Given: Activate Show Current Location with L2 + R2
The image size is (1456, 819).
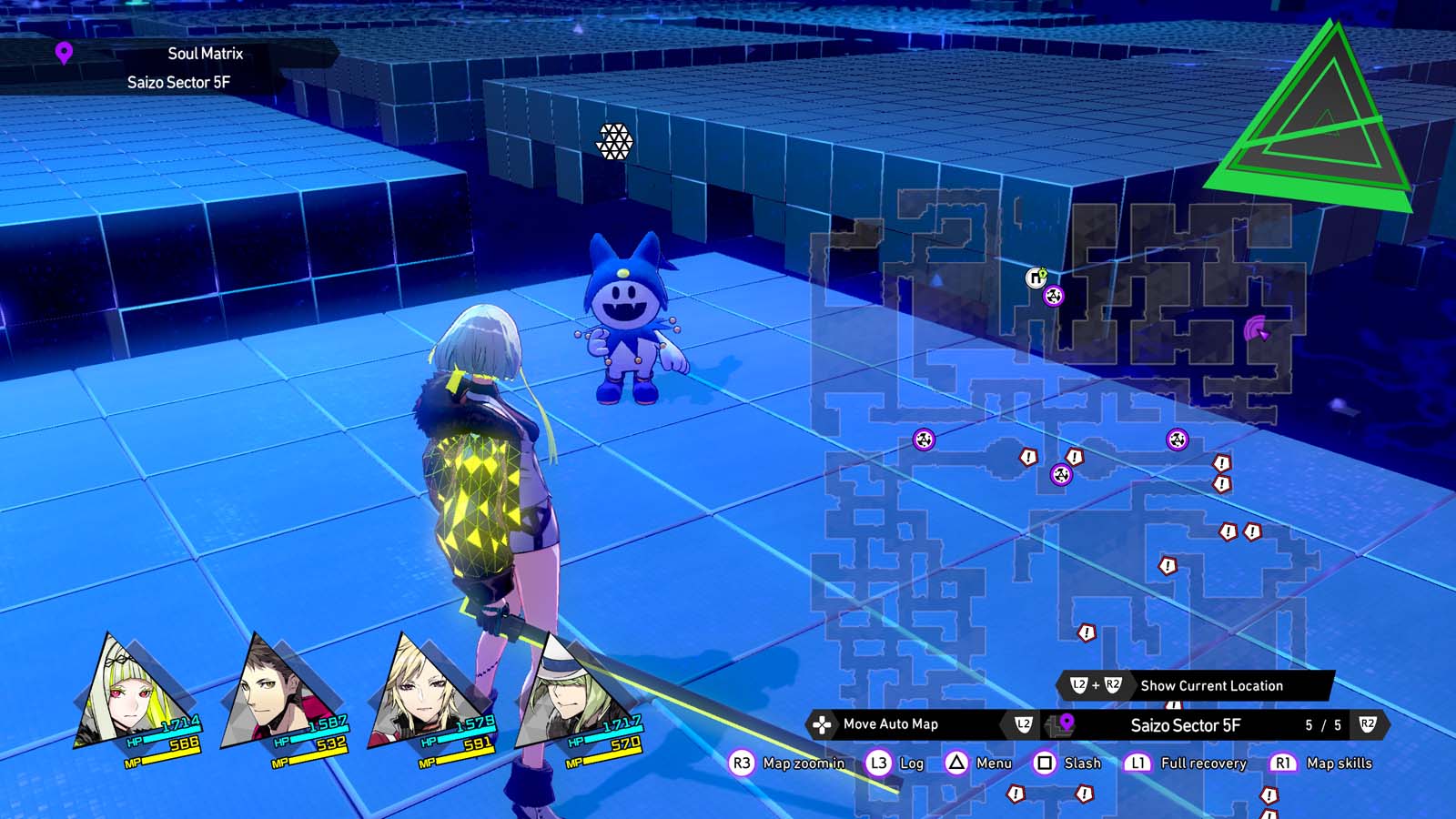Looking at the screenshot, I should click(x=1097, y=686).
